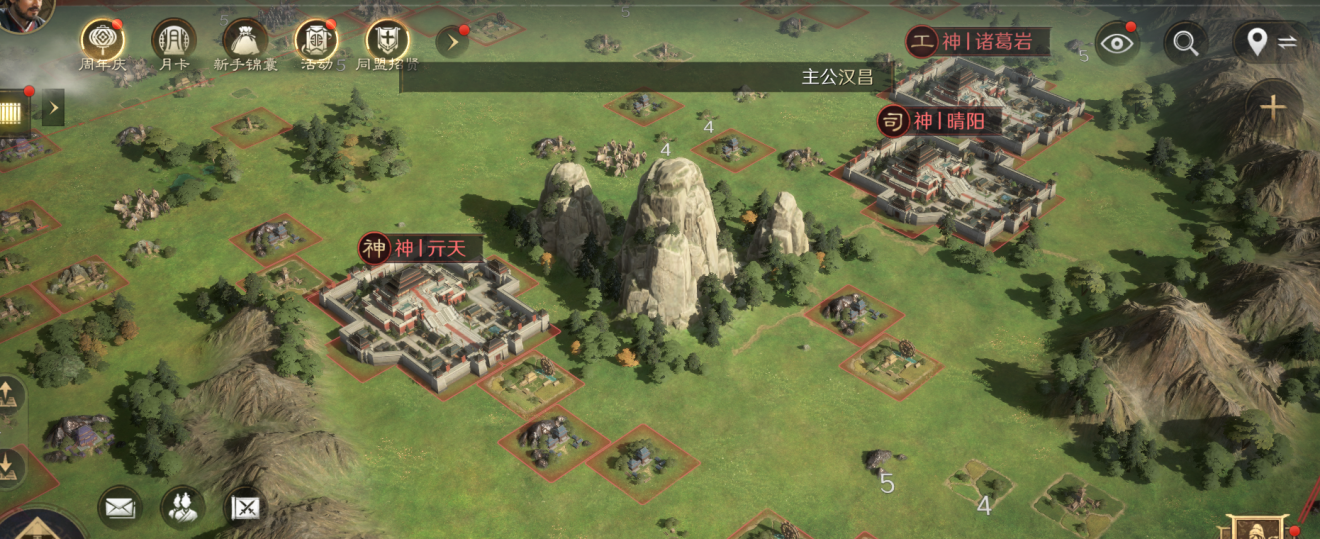Open the crossed swords battle report

[246, 507]
